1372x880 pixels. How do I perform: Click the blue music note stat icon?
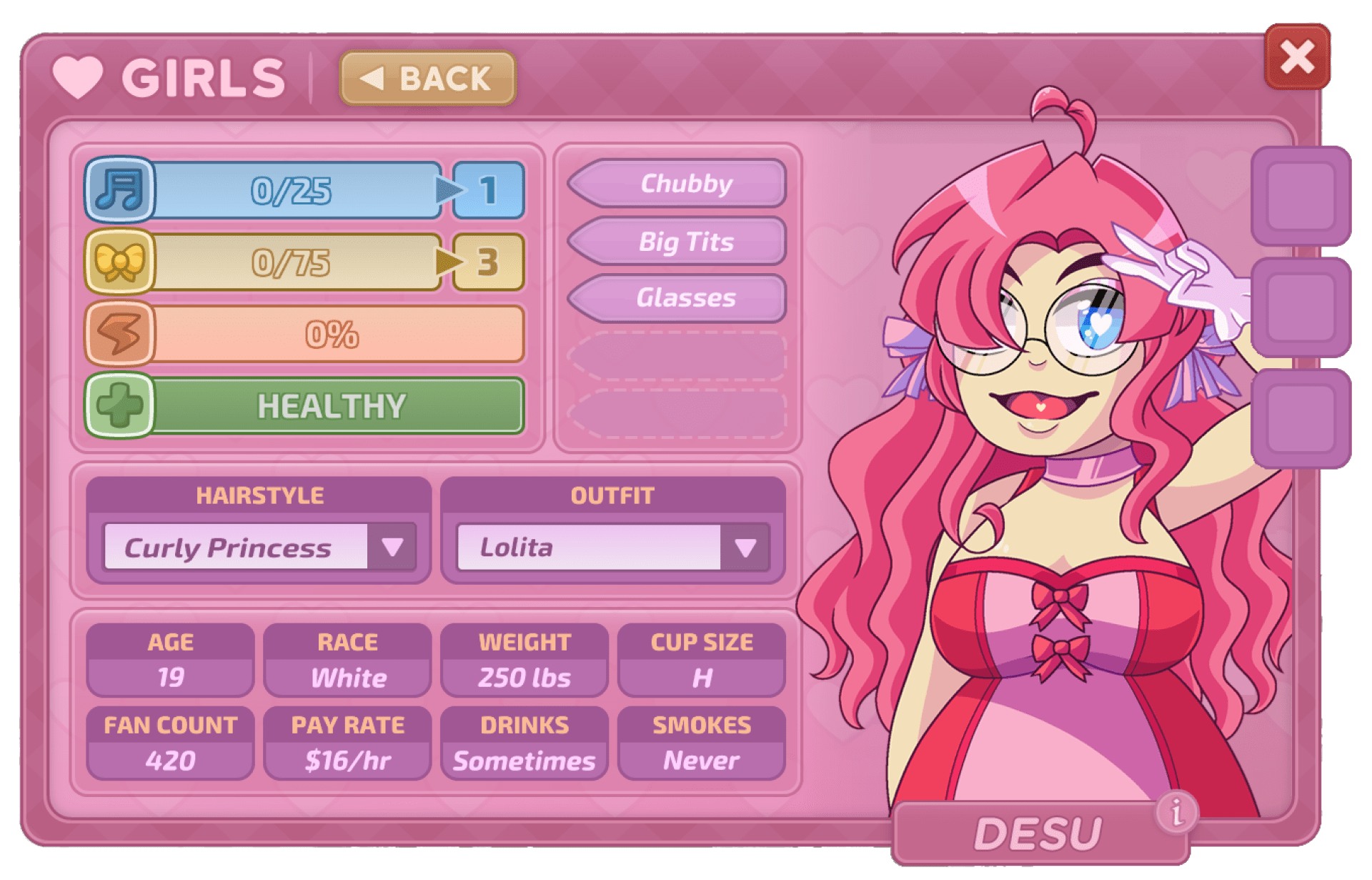point(119,189)
